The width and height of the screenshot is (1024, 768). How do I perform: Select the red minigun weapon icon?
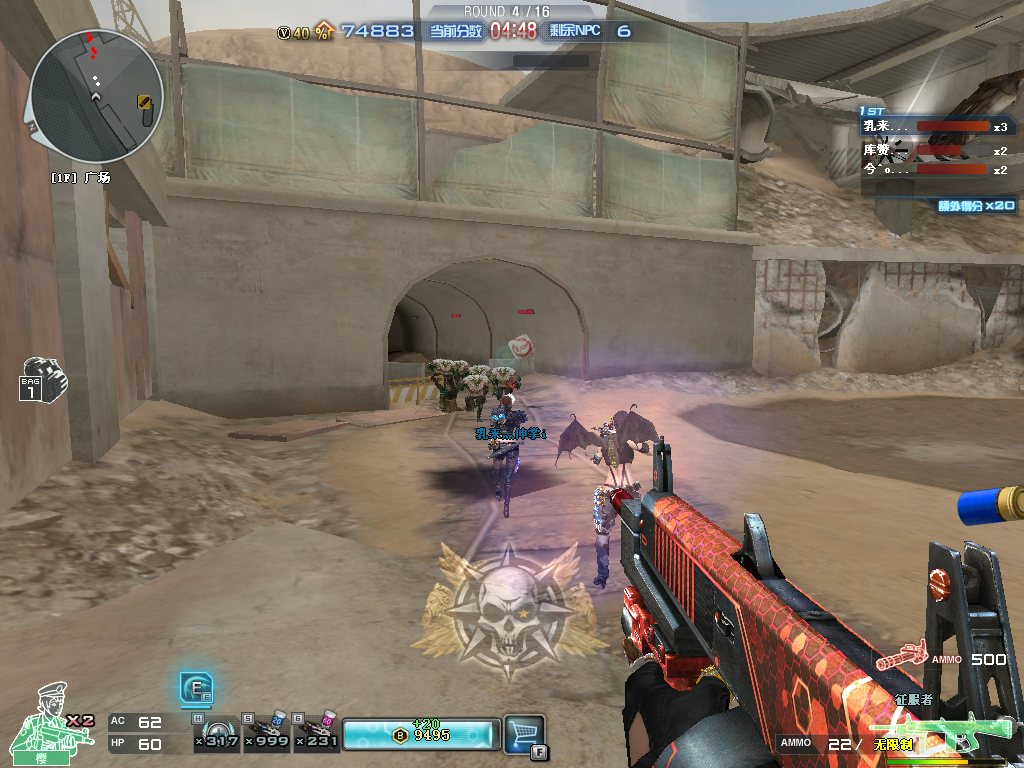click(x=903, y=657)
